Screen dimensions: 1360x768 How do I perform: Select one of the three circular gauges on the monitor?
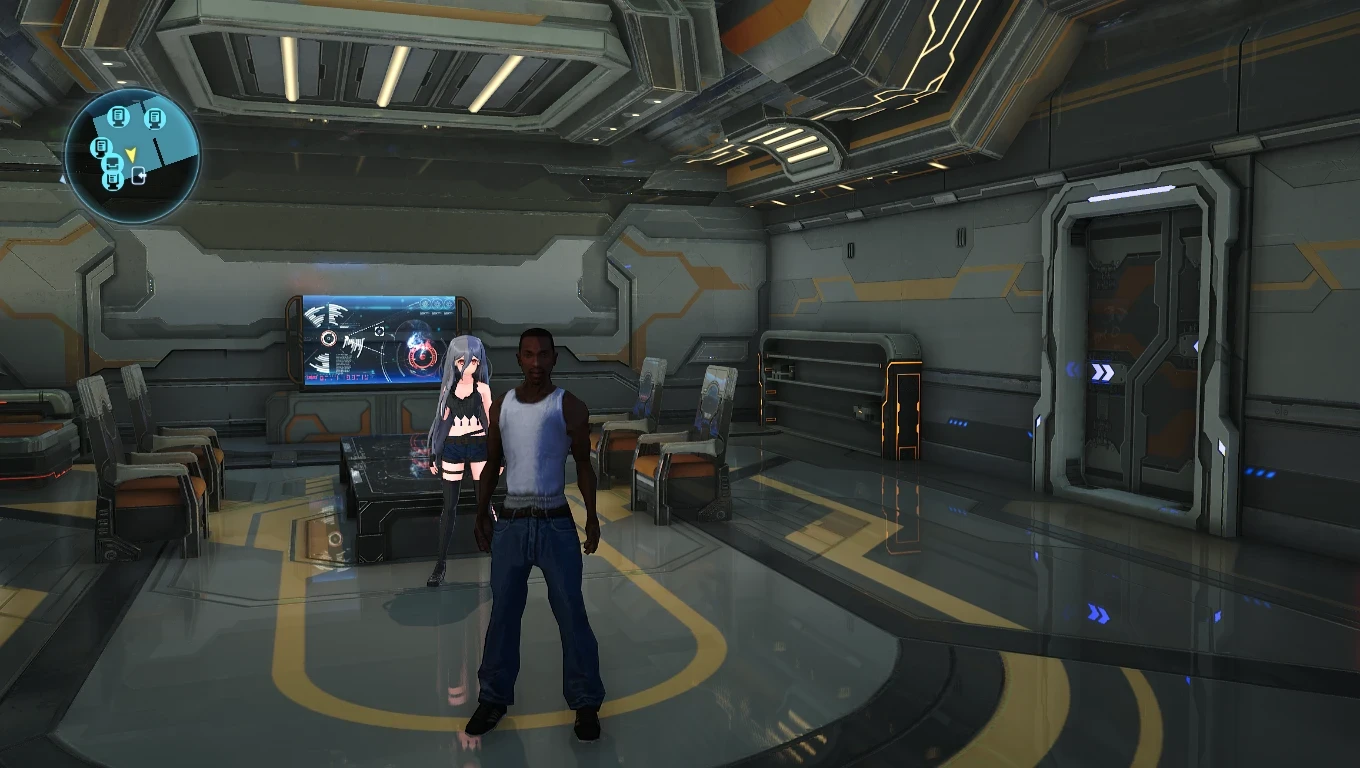click(437, 304)
